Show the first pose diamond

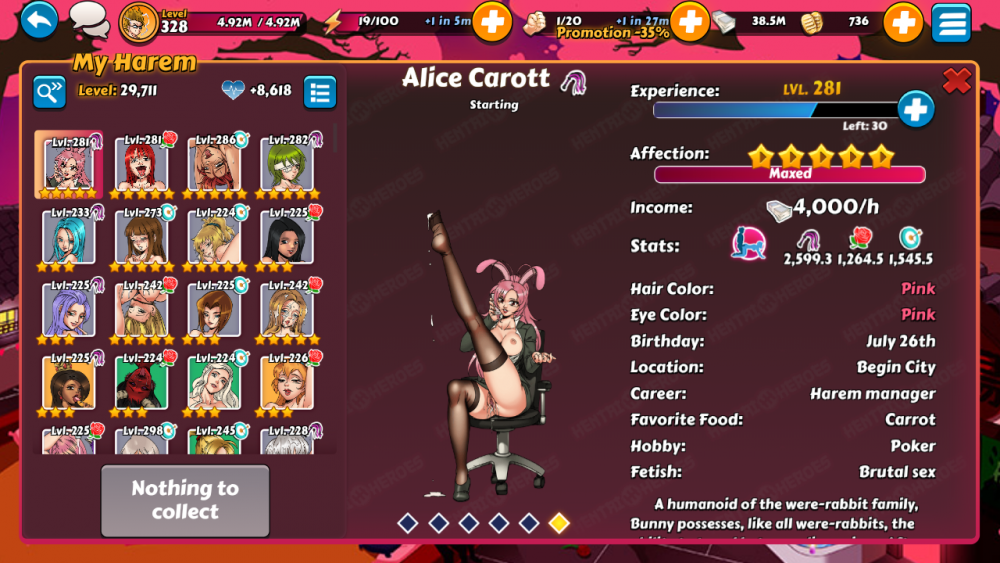pos(407,522)
